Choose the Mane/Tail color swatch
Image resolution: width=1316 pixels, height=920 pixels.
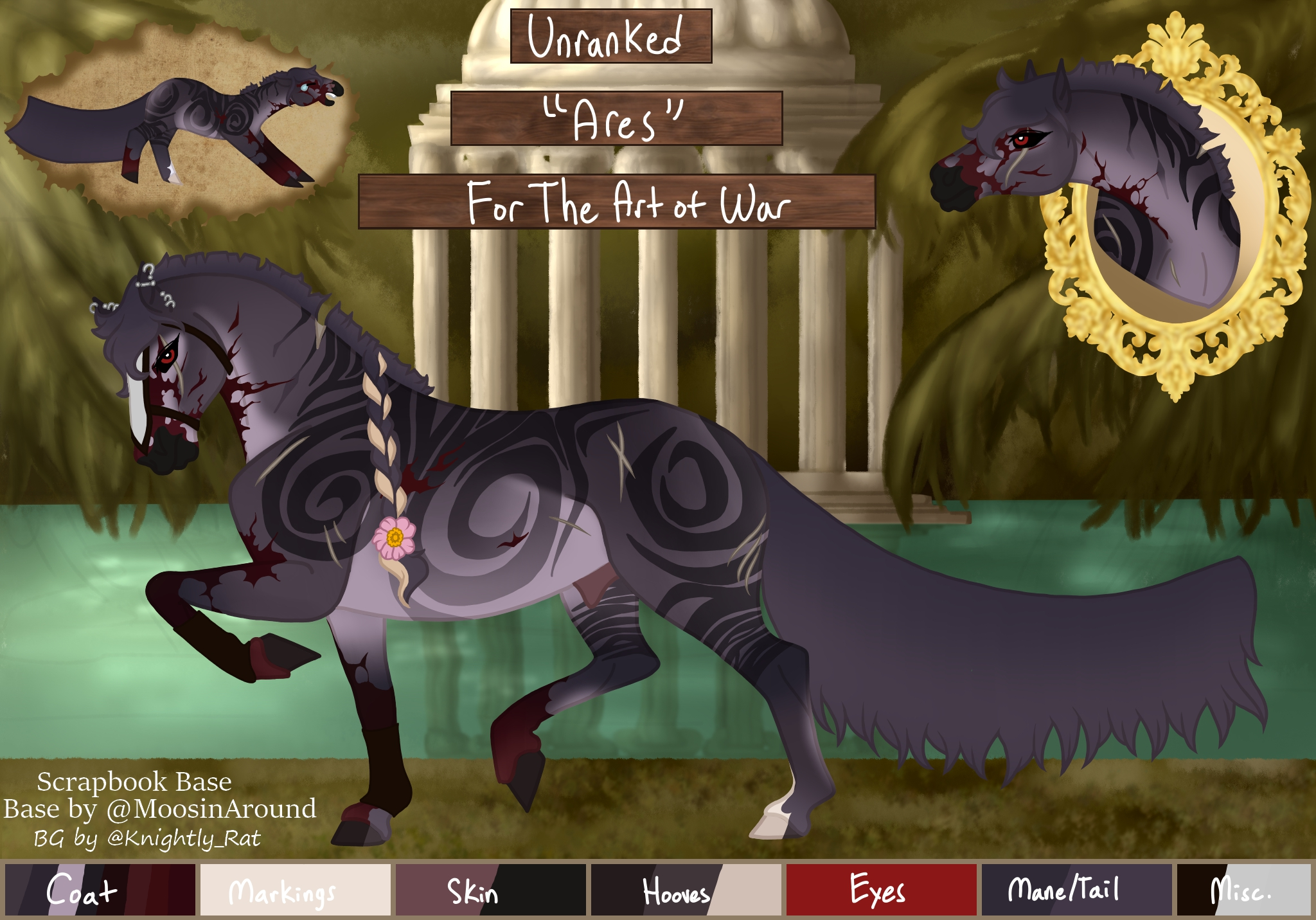[x=1076, y=890]
